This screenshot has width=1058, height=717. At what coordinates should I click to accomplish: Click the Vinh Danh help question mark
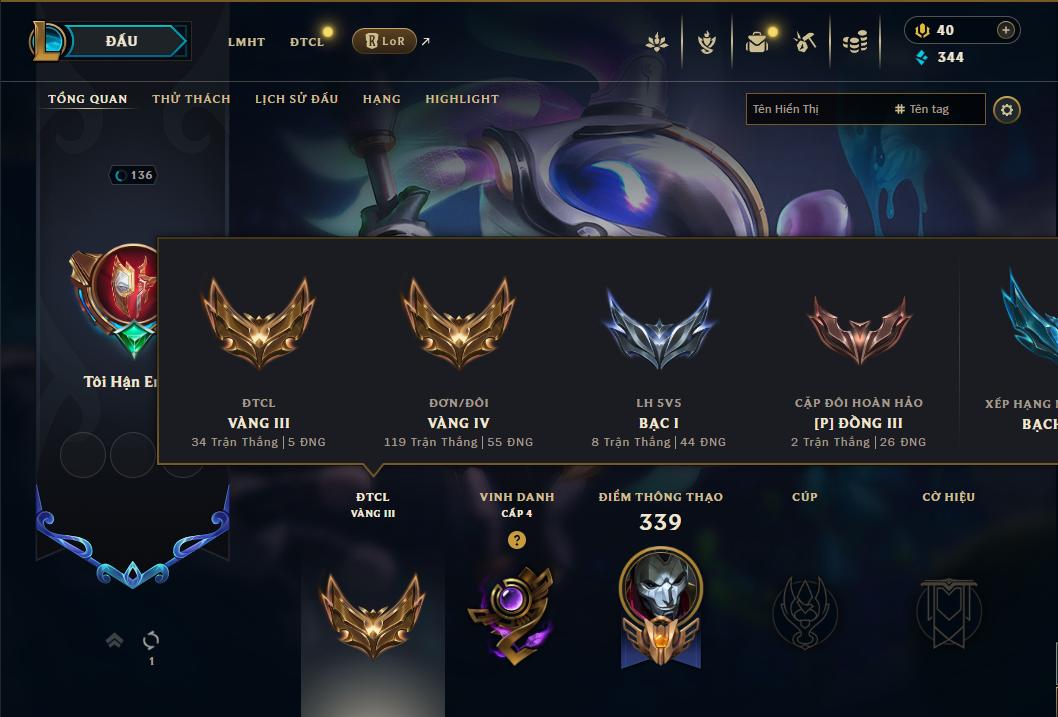[x=516, y=540]
